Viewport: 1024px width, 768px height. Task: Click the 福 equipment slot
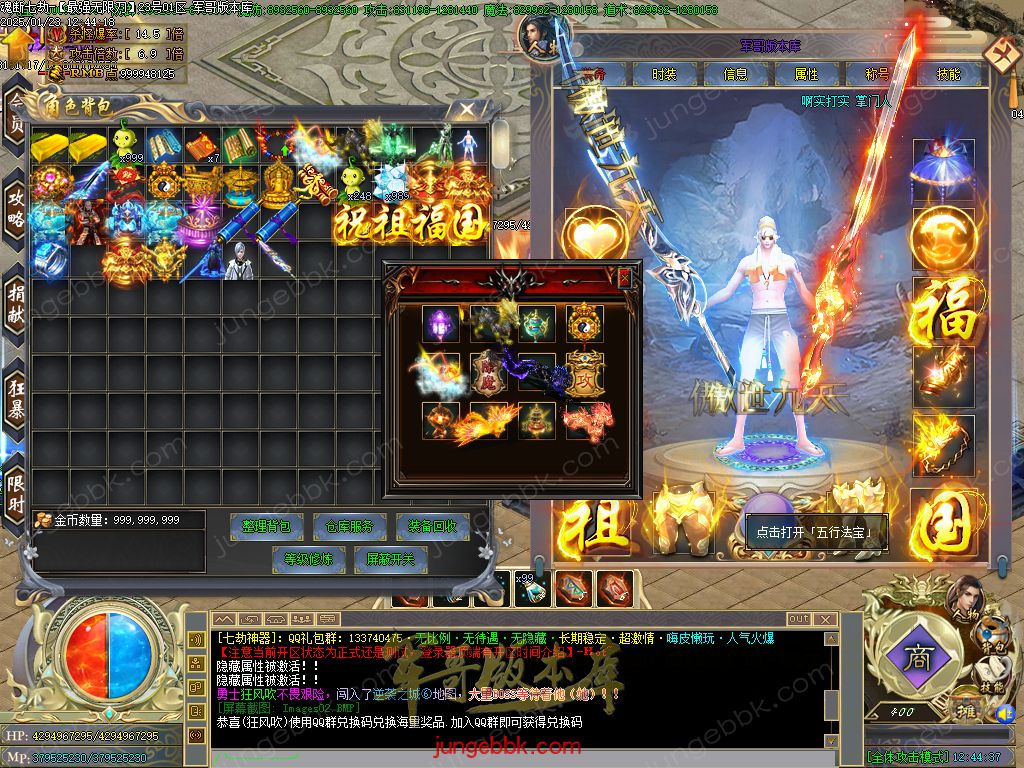coord(943,310)
